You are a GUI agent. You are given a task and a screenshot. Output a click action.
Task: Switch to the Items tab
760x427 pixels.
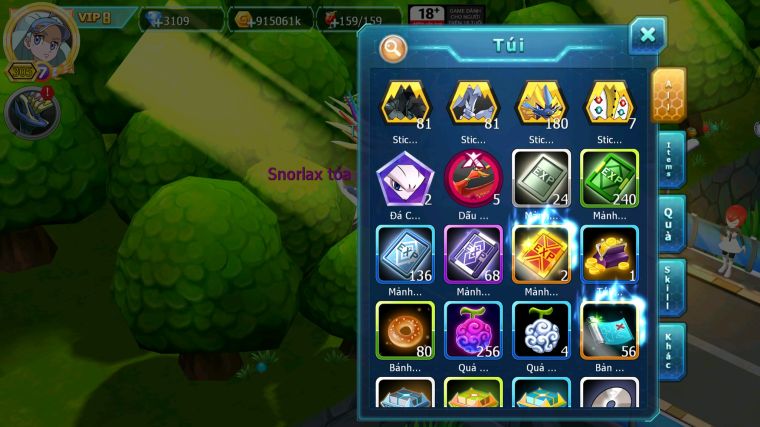click(x=670, y=159)
